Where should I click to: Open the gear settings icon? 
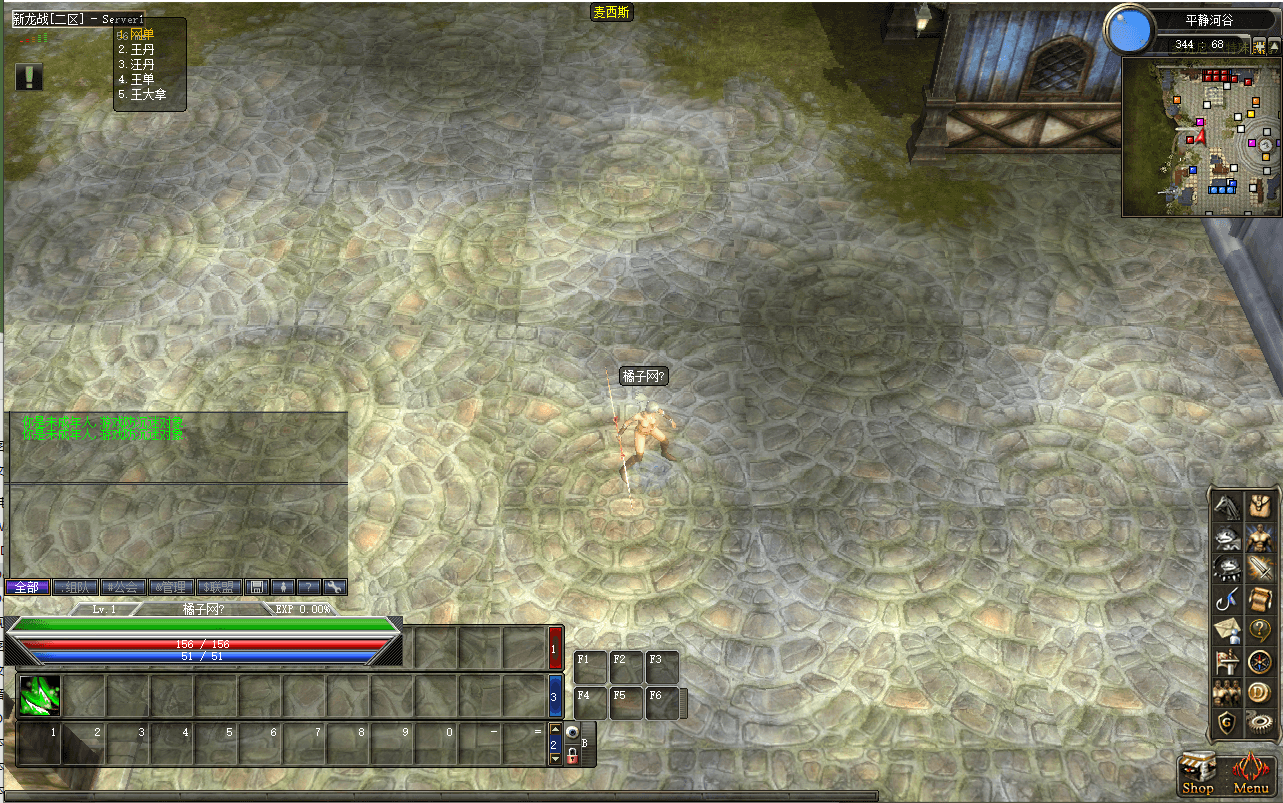1260,722
